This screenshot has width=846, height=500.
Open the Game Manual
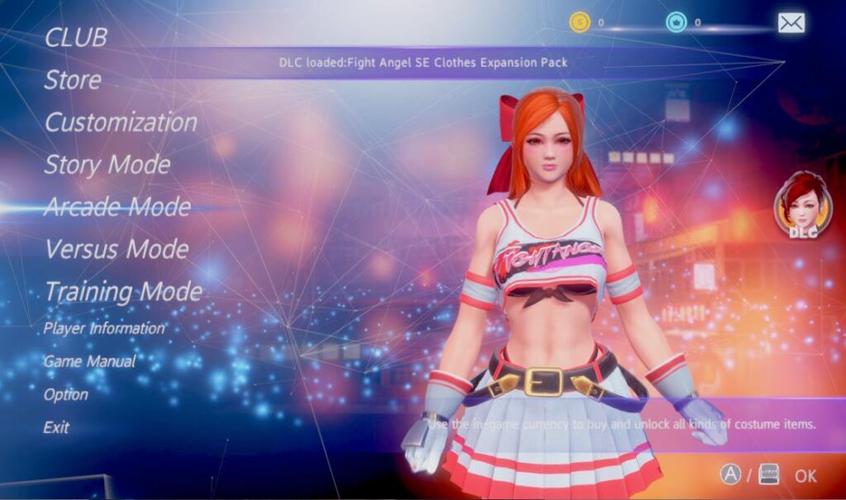pos(88,361)
